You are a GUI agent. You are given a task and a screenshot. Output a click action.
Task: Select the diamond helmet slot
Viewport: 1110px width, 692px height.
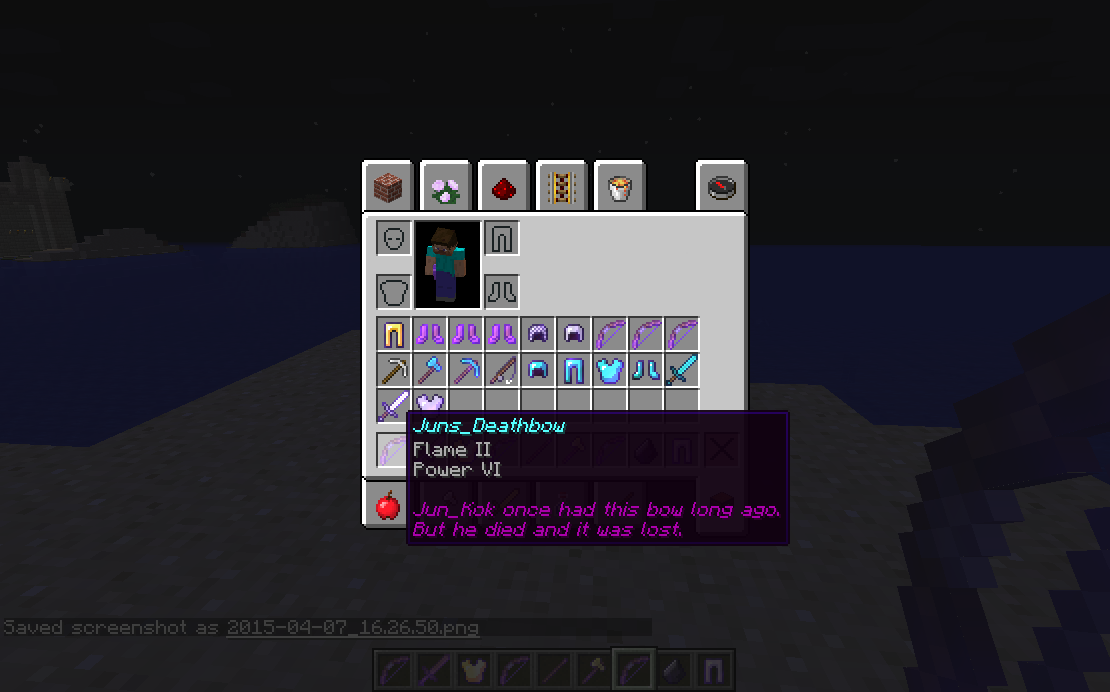[538, 371]
